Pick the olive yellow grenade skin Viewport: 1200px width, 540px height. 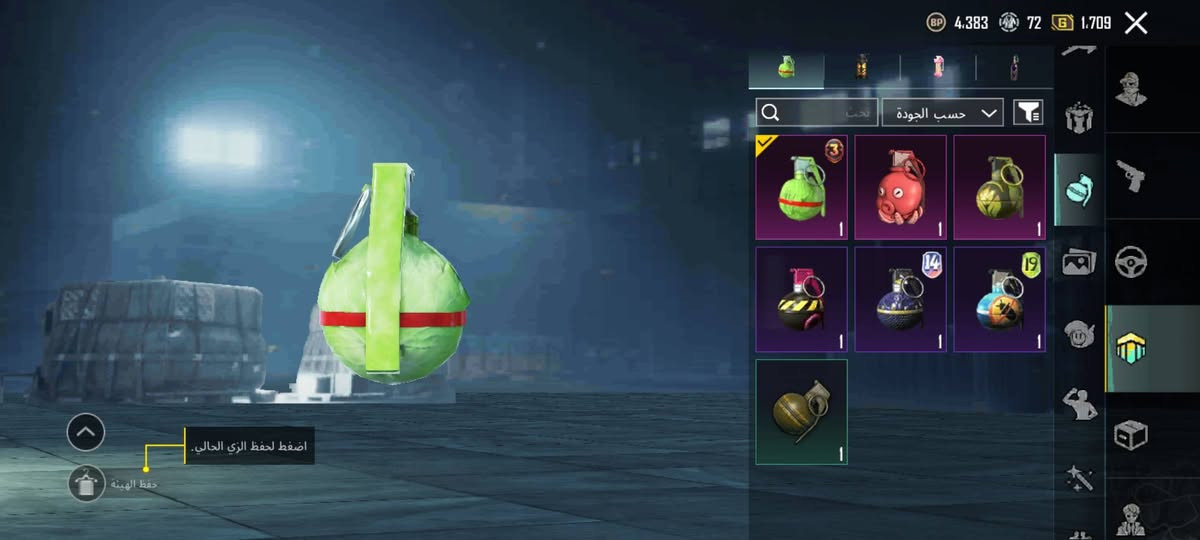999,188
